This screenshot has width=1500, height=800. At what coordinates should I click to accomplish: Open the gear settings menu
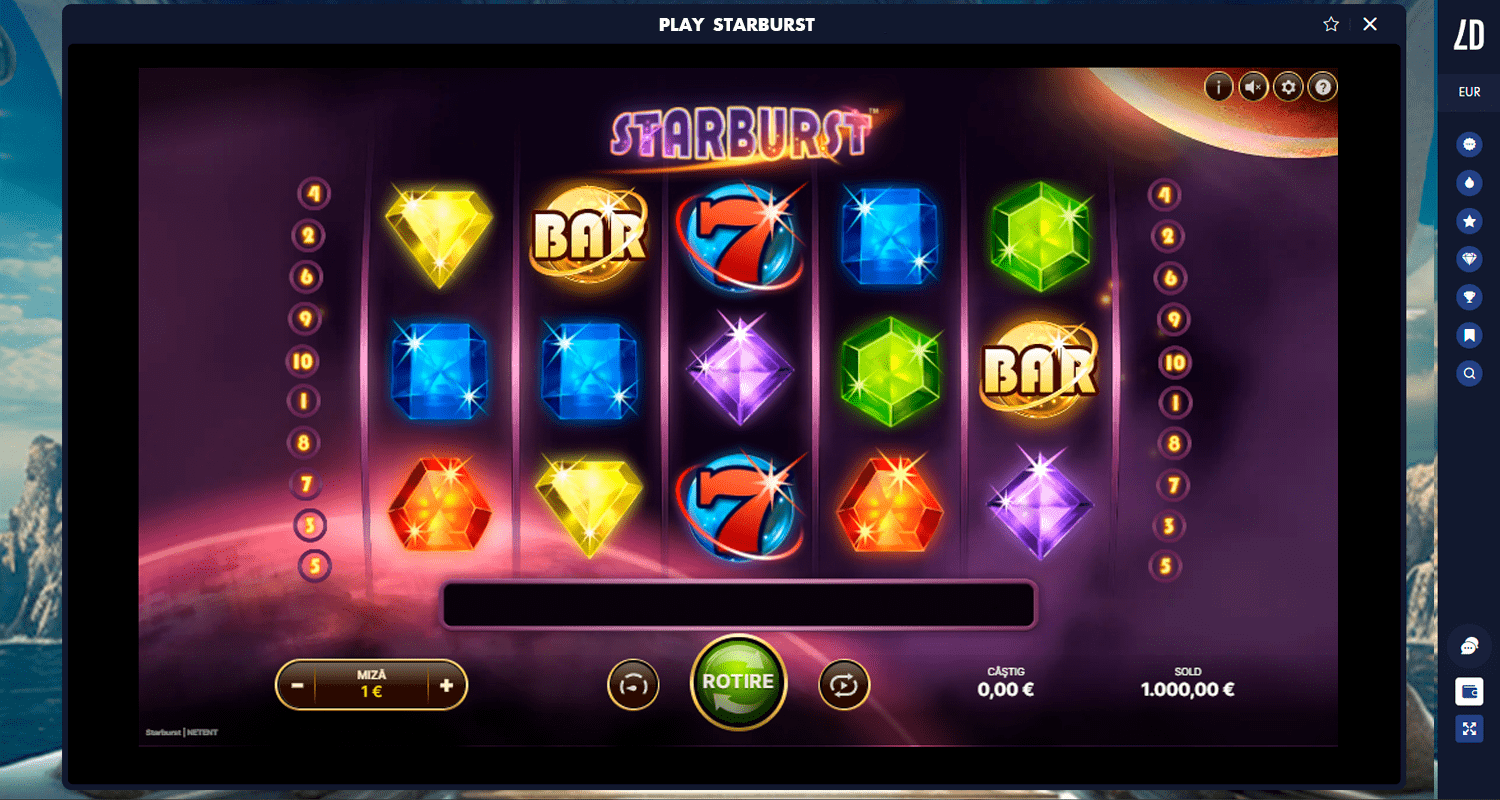(1288, 87)
